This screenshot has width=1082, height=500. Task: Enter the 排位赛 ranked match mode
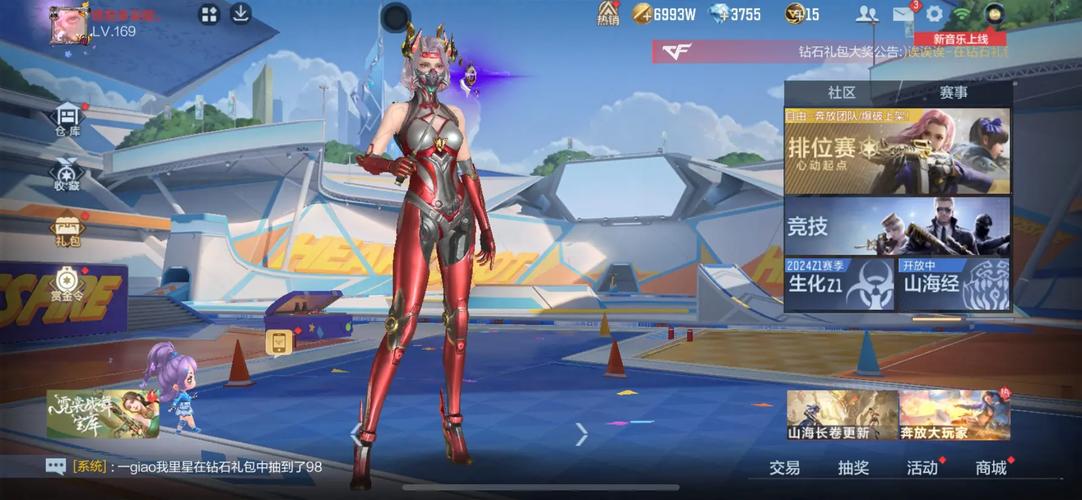pos(897,150)
